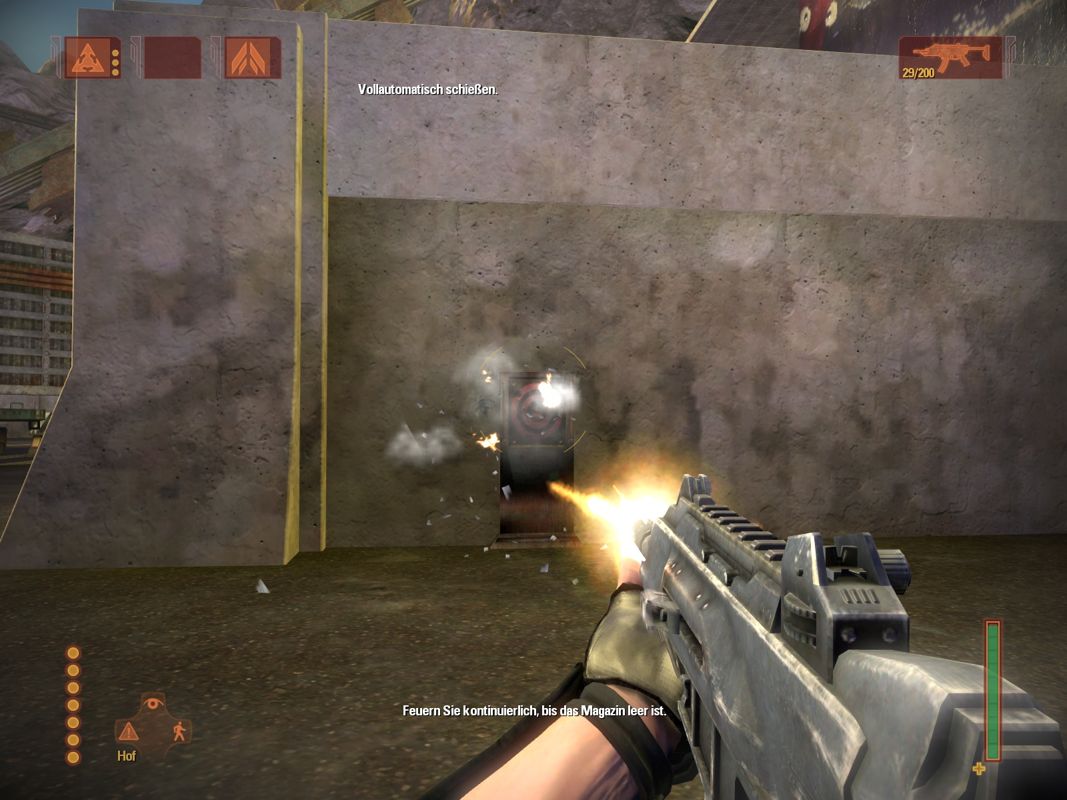Click the eye visibility indicator icon

pos(152,704)
